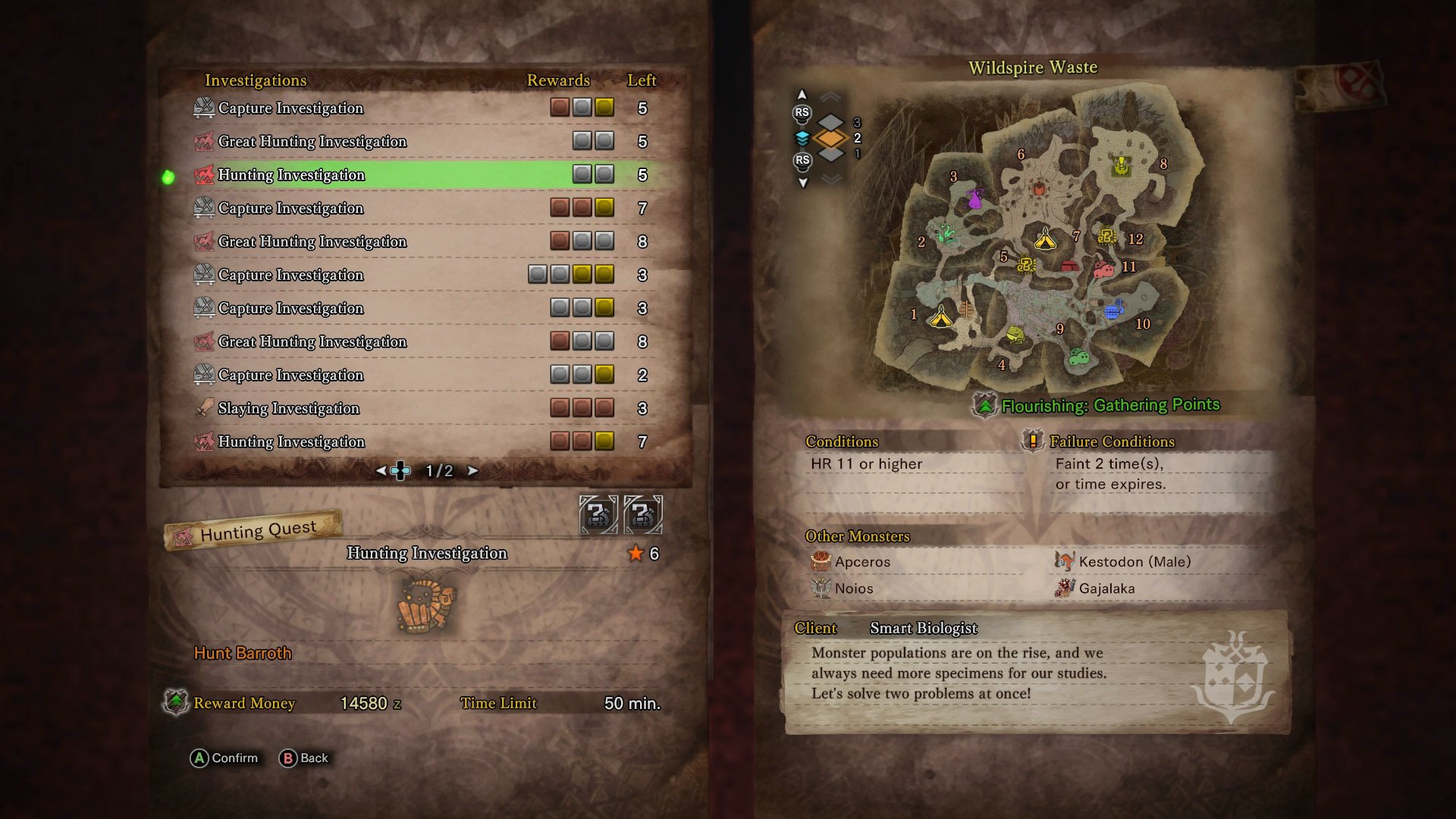Image resolution: width=1456 pixels, height=819 pixels.
Task: Click the previous page arrow in investigations list
Action: tap(381, 471)
